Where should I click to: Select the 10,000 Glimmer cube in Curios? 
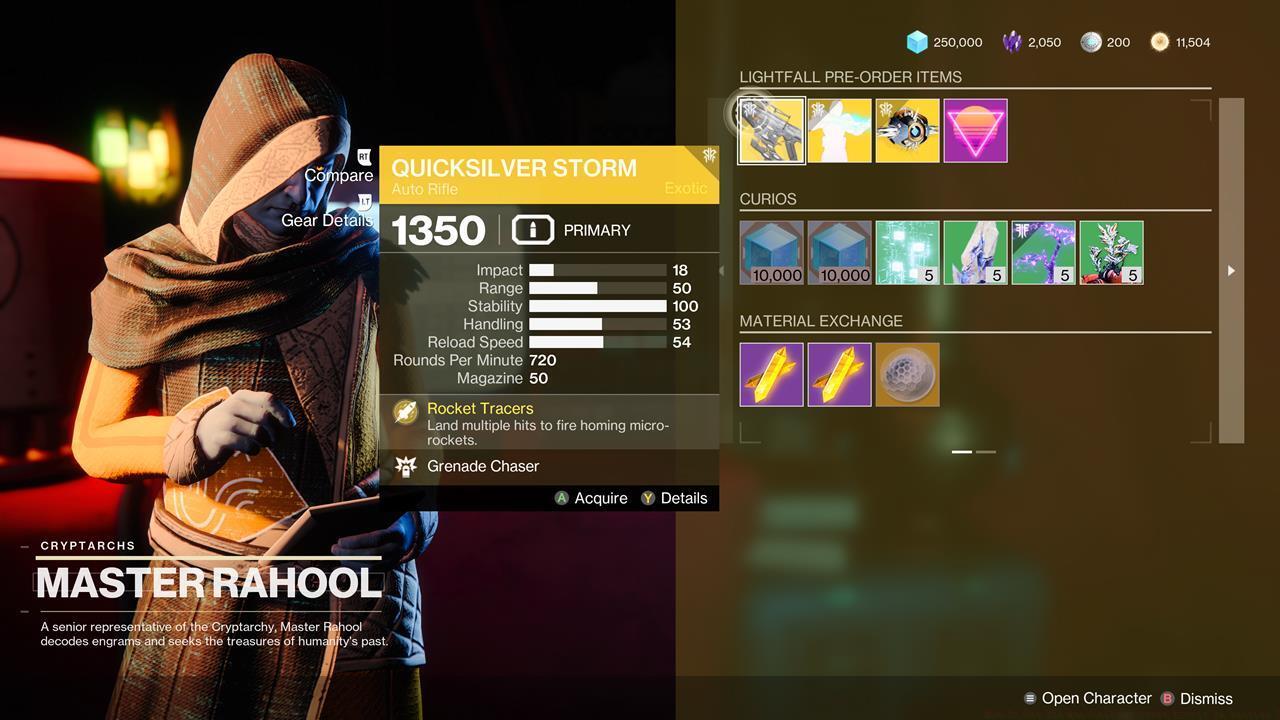tap(771, 252)
